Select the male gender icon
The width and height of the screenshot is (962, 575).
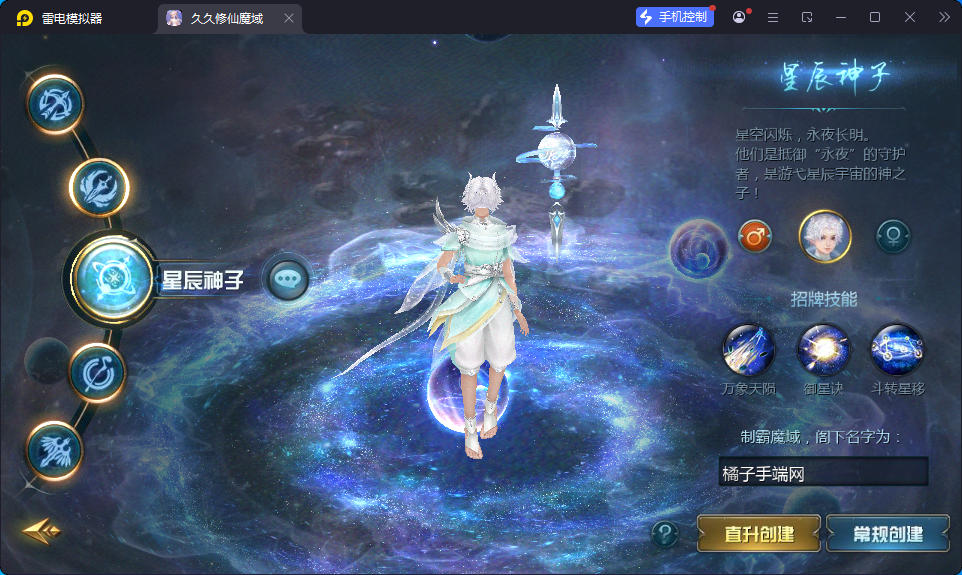[x=755, y=237]
